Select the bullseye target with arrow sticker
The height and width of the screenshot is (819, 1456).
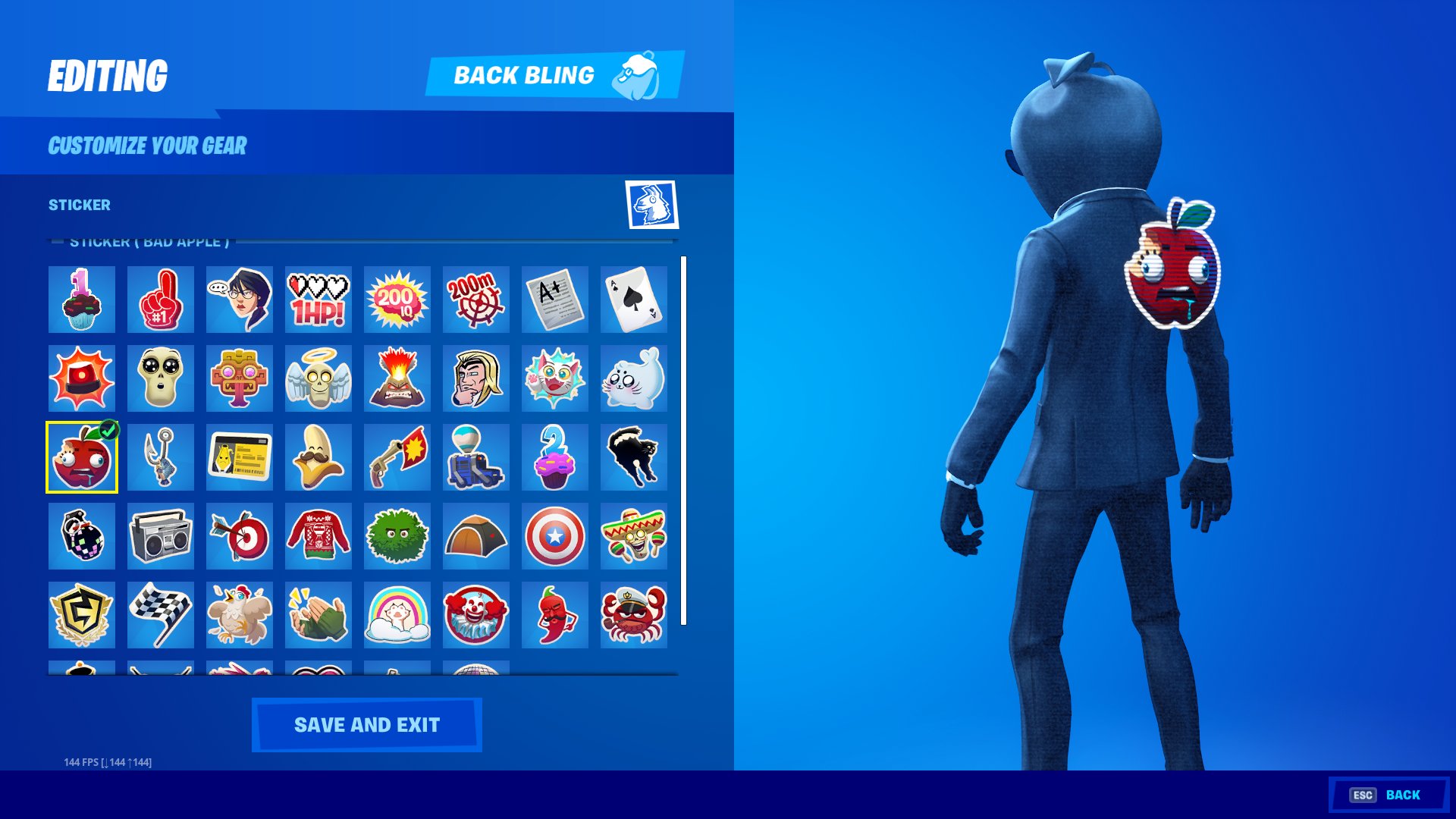240,537
